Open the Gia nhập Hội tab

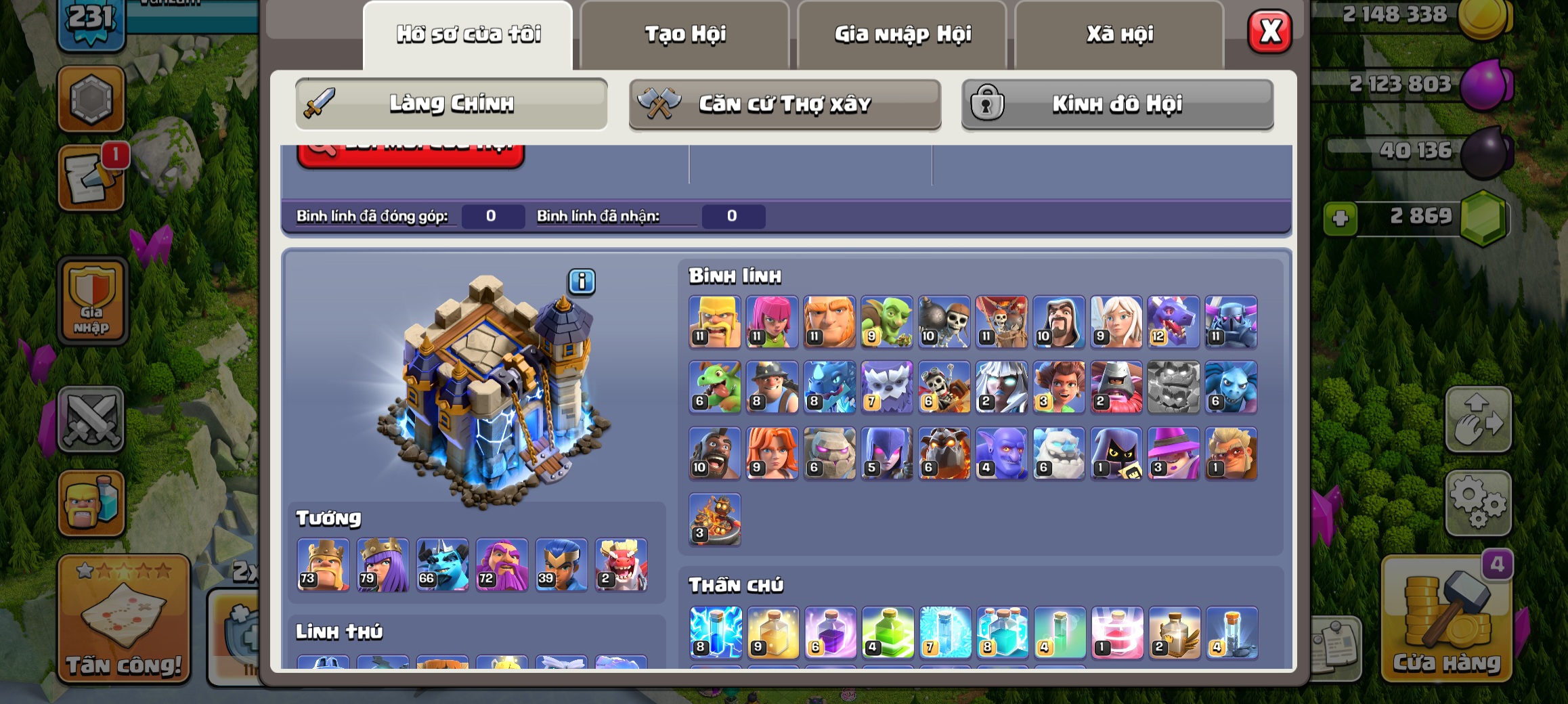coord(902,35)
